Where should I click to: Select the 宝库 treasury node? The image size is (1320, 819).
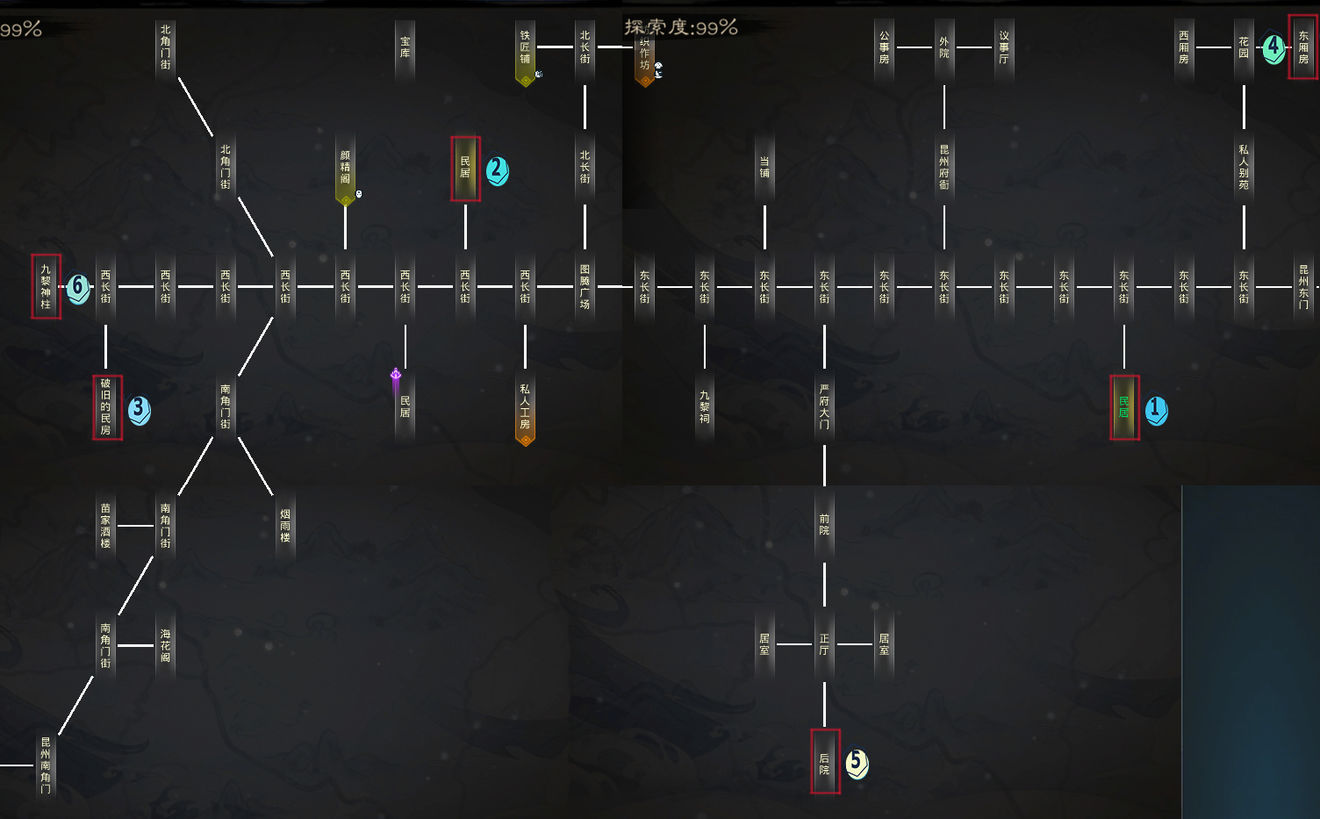point(405,47)
